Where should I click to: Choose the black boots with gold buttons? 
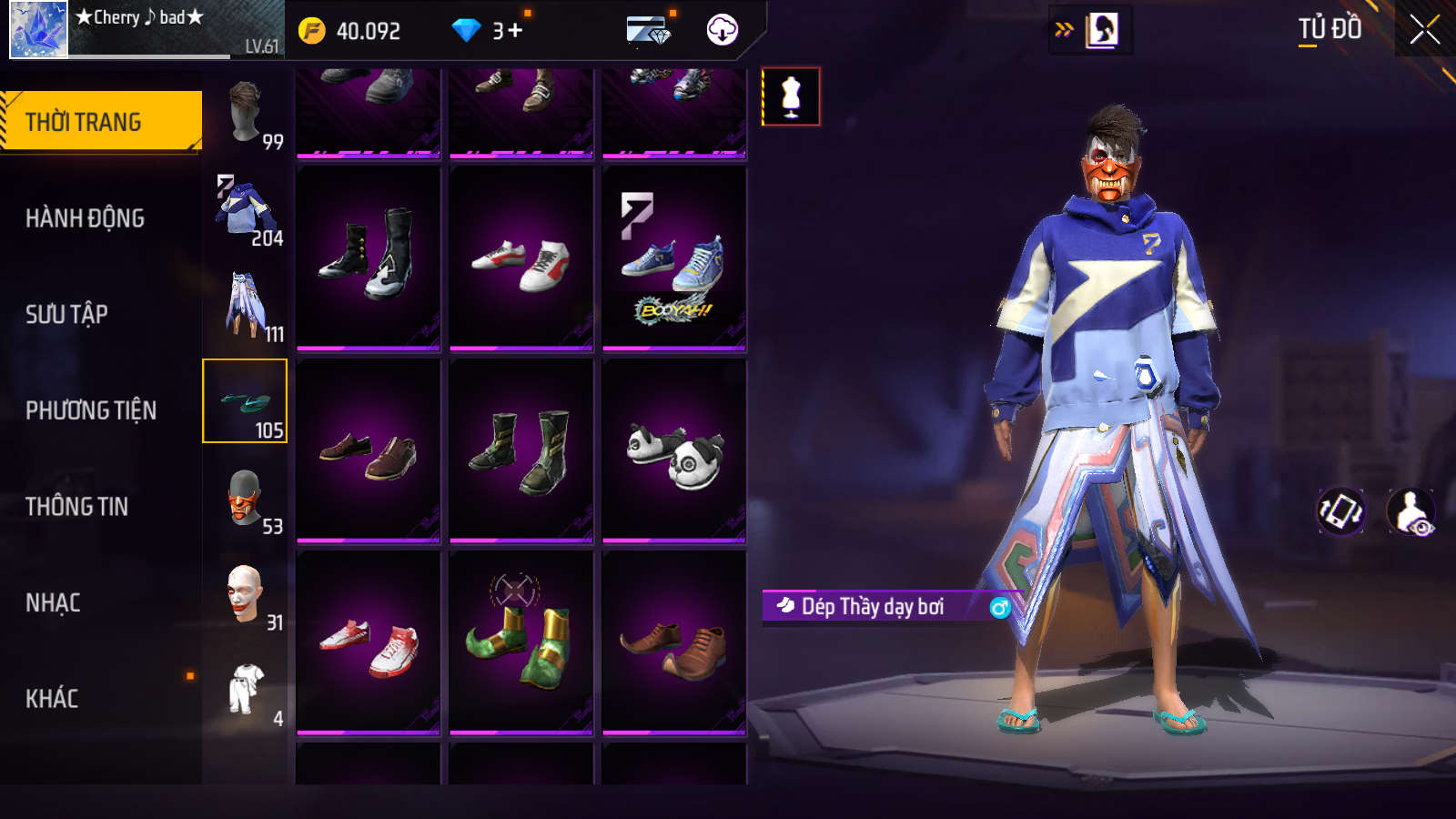click(369, 258)
